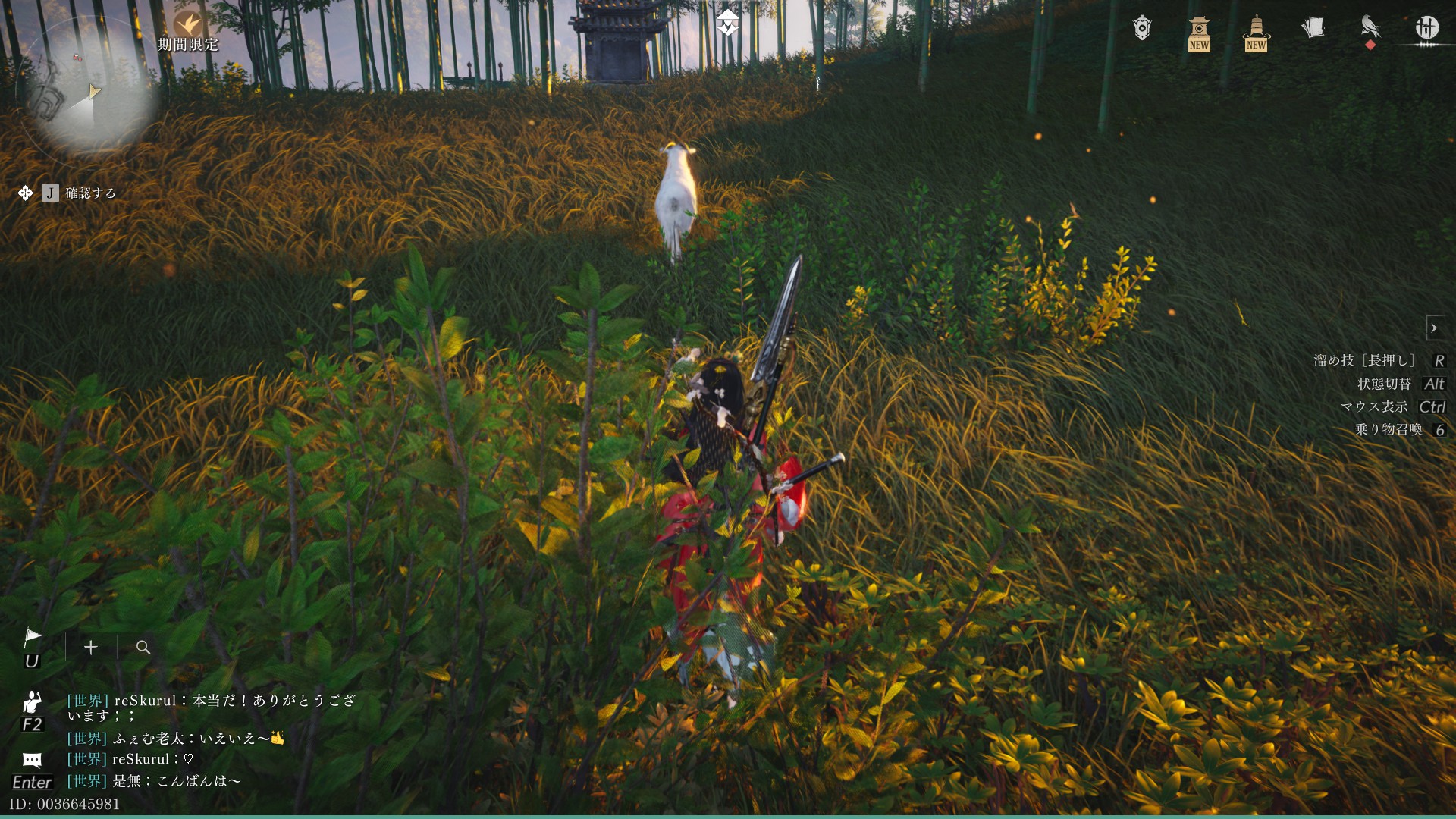Open the chat speech bubble icon
This screenshot has width=1456, height=819.
point(32,760)
